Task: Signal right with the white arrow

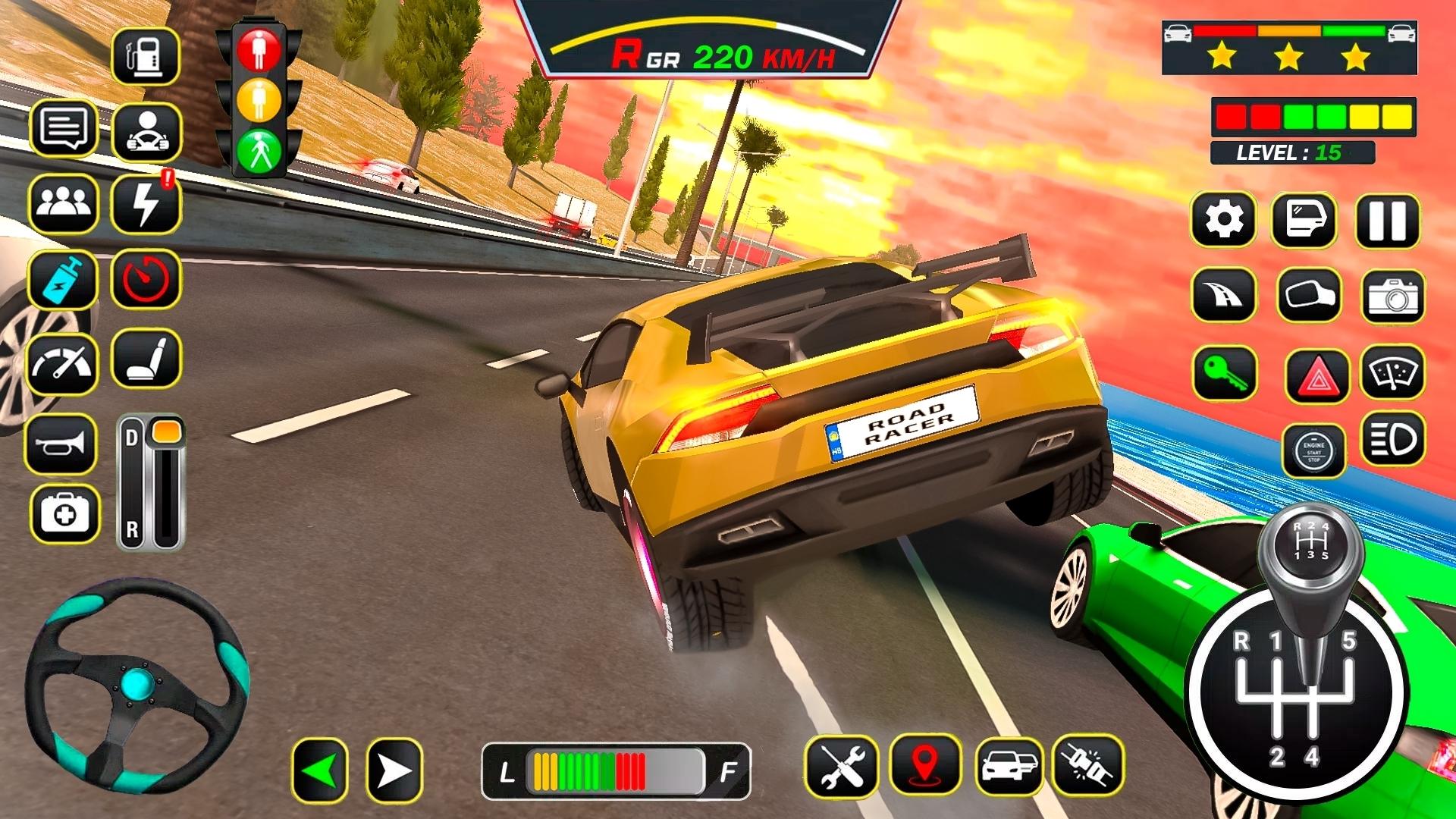Action: 394,771
